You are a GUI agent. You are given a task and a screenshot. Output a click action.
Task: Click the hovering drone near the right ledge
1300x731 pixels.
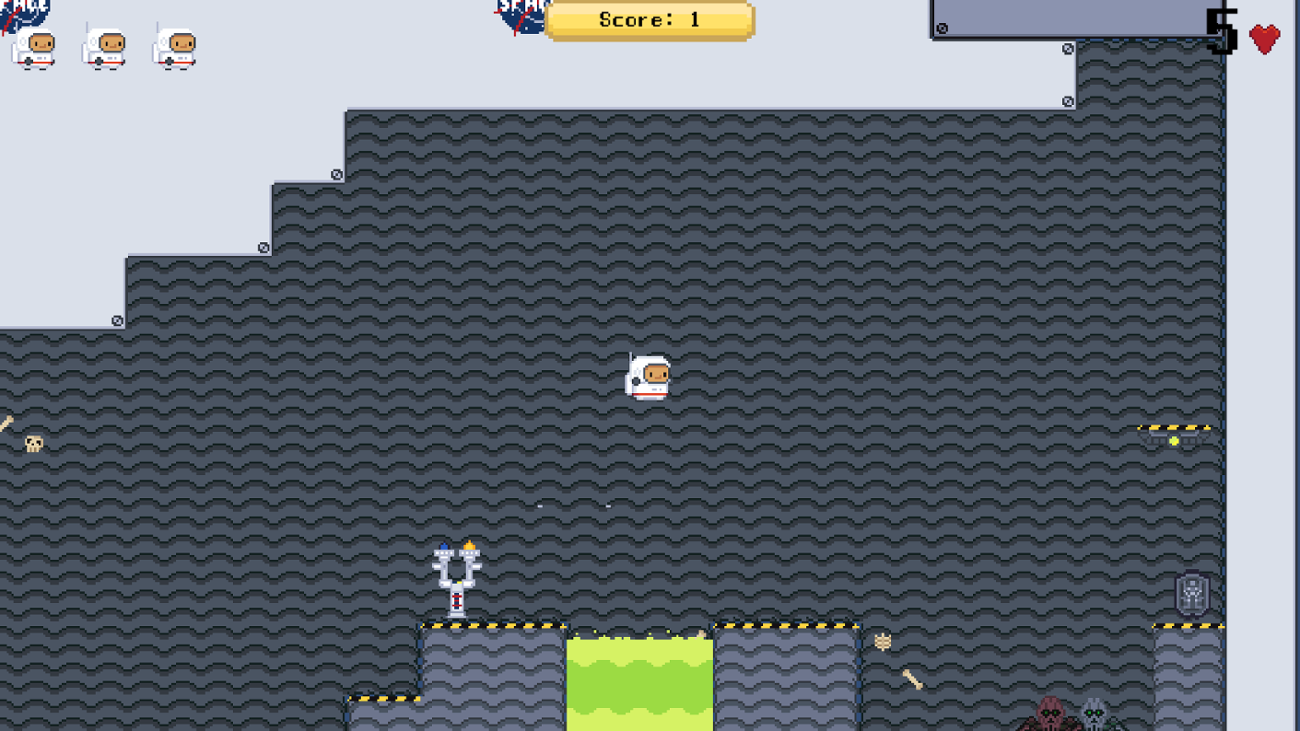pyautogui.click(x=1173, y=436)
